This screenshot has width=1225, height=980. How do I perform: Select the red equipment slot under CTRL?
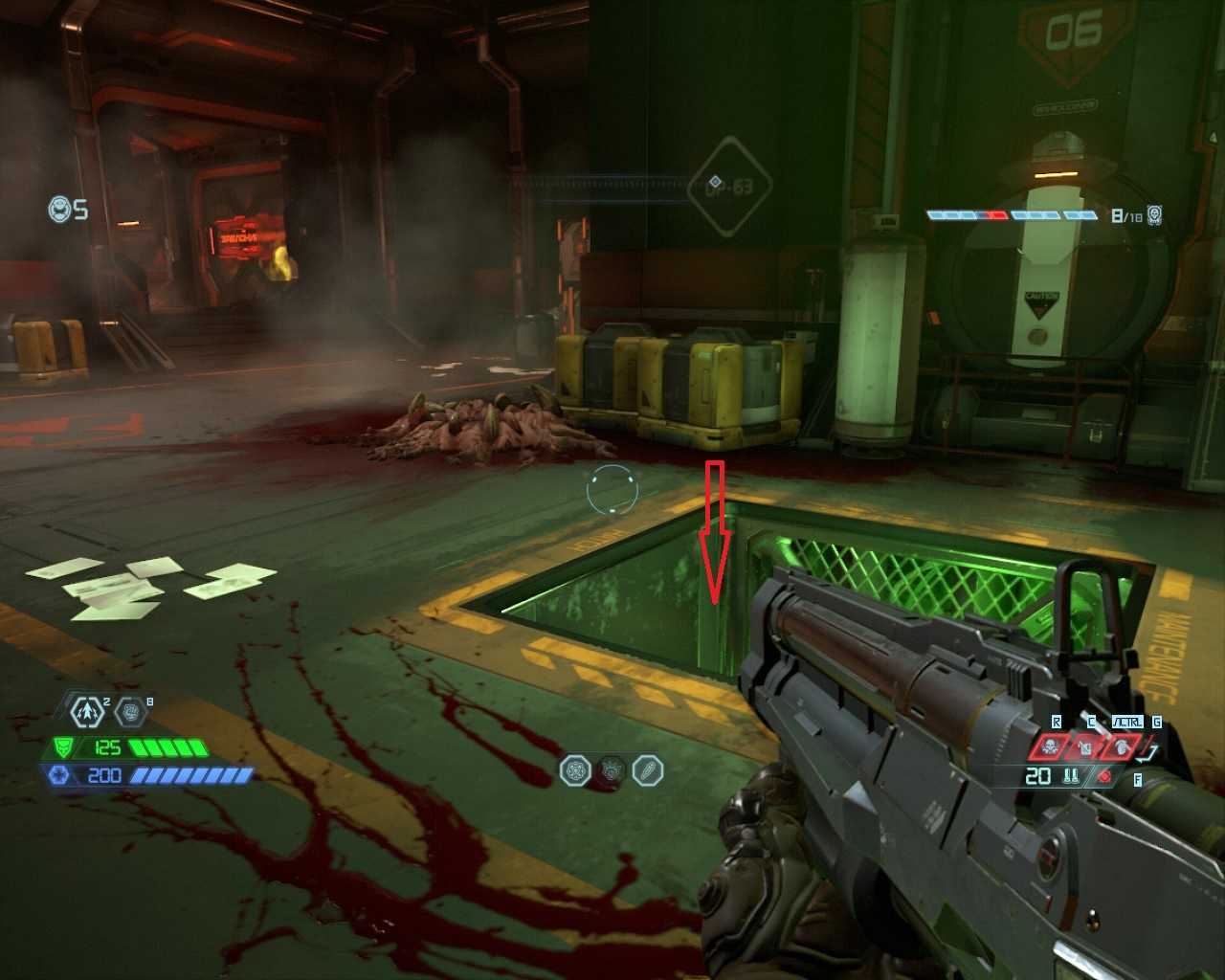coord(1120,746)
